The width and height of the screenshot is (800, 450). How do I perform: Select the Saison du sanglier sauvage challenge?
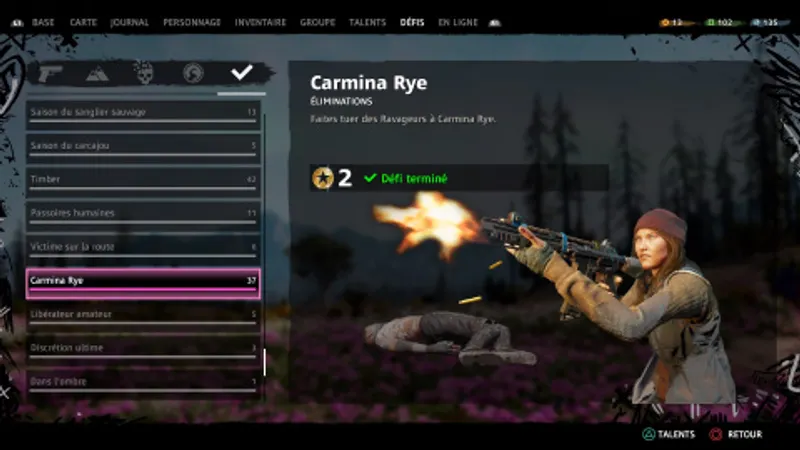pos(143,113)
